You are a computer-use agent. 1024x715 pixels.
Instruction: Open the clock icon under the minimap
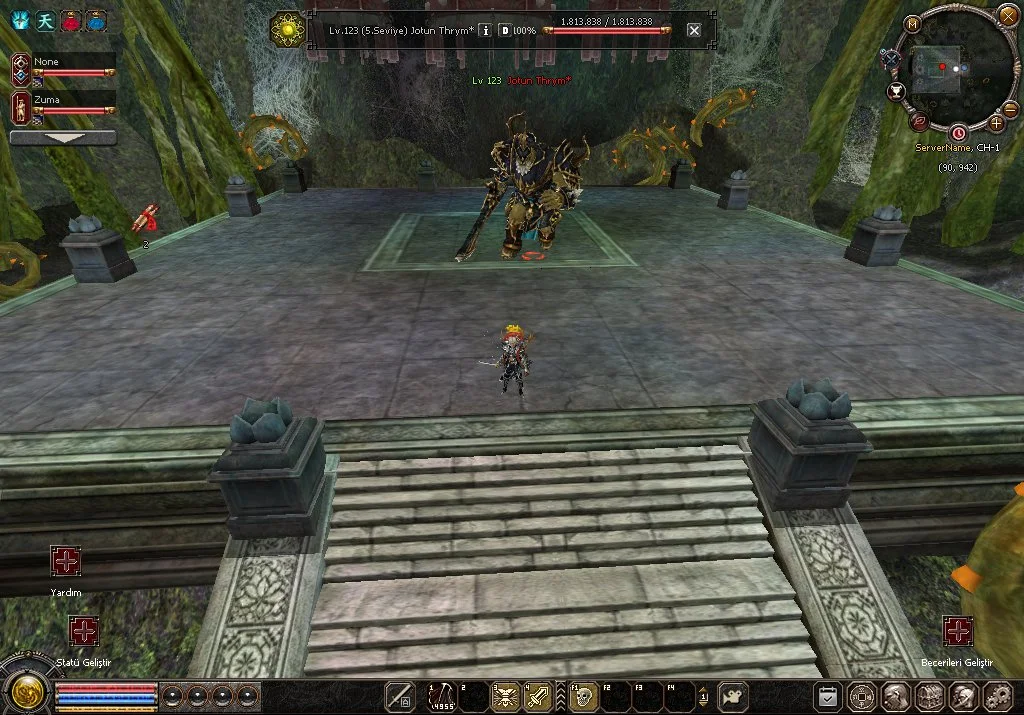click(958, 133)
